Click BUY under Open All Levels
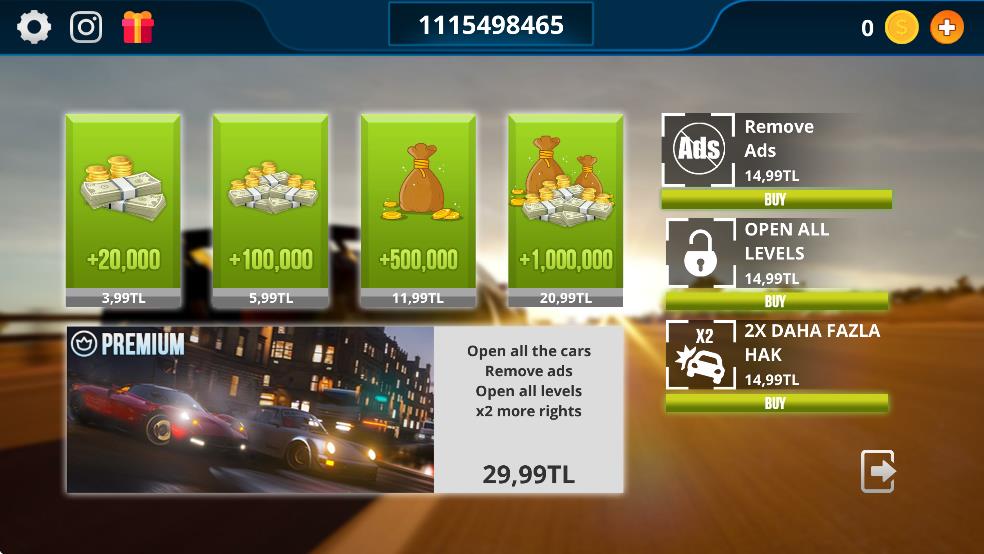This screenshot has height=554, width=984. tap(776, 301)
